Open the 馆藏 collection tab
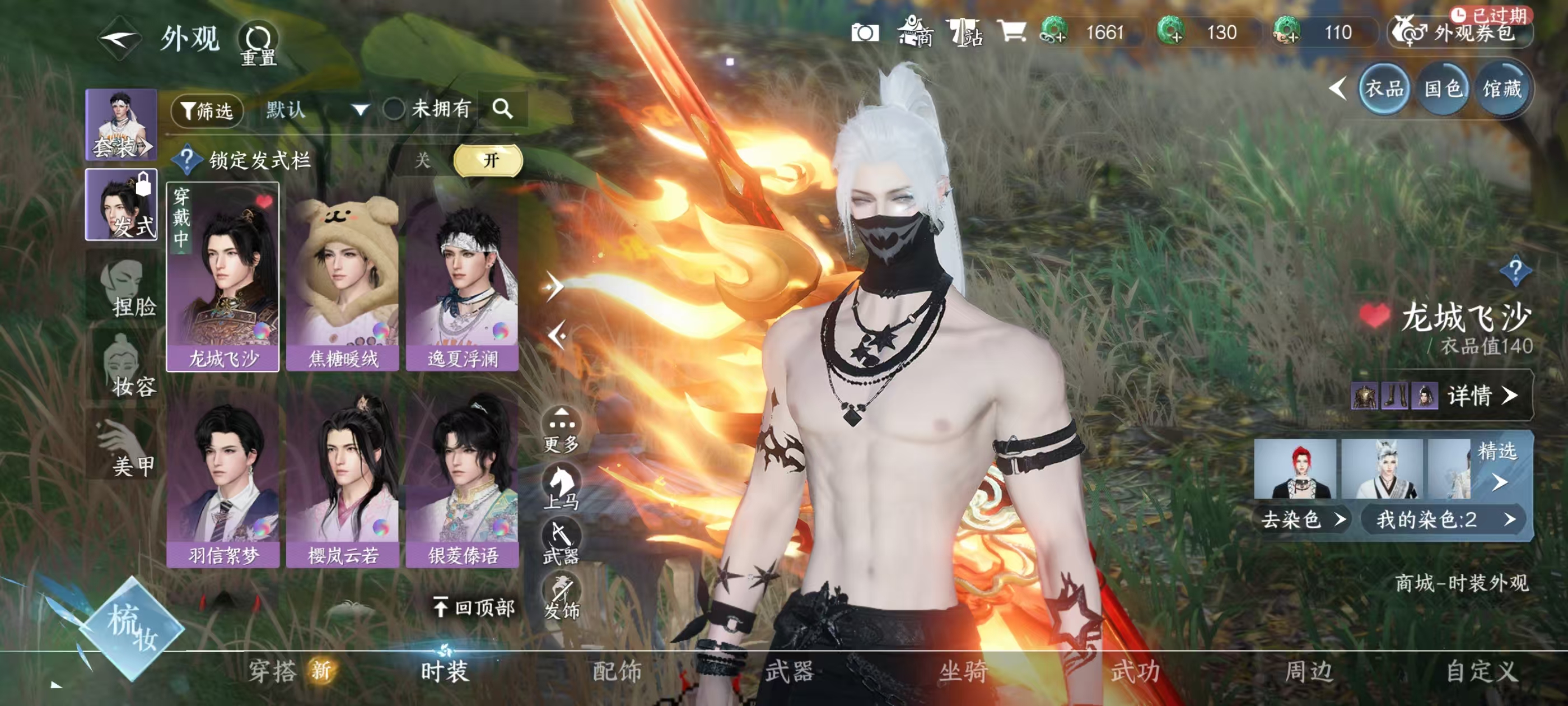 1502,90
